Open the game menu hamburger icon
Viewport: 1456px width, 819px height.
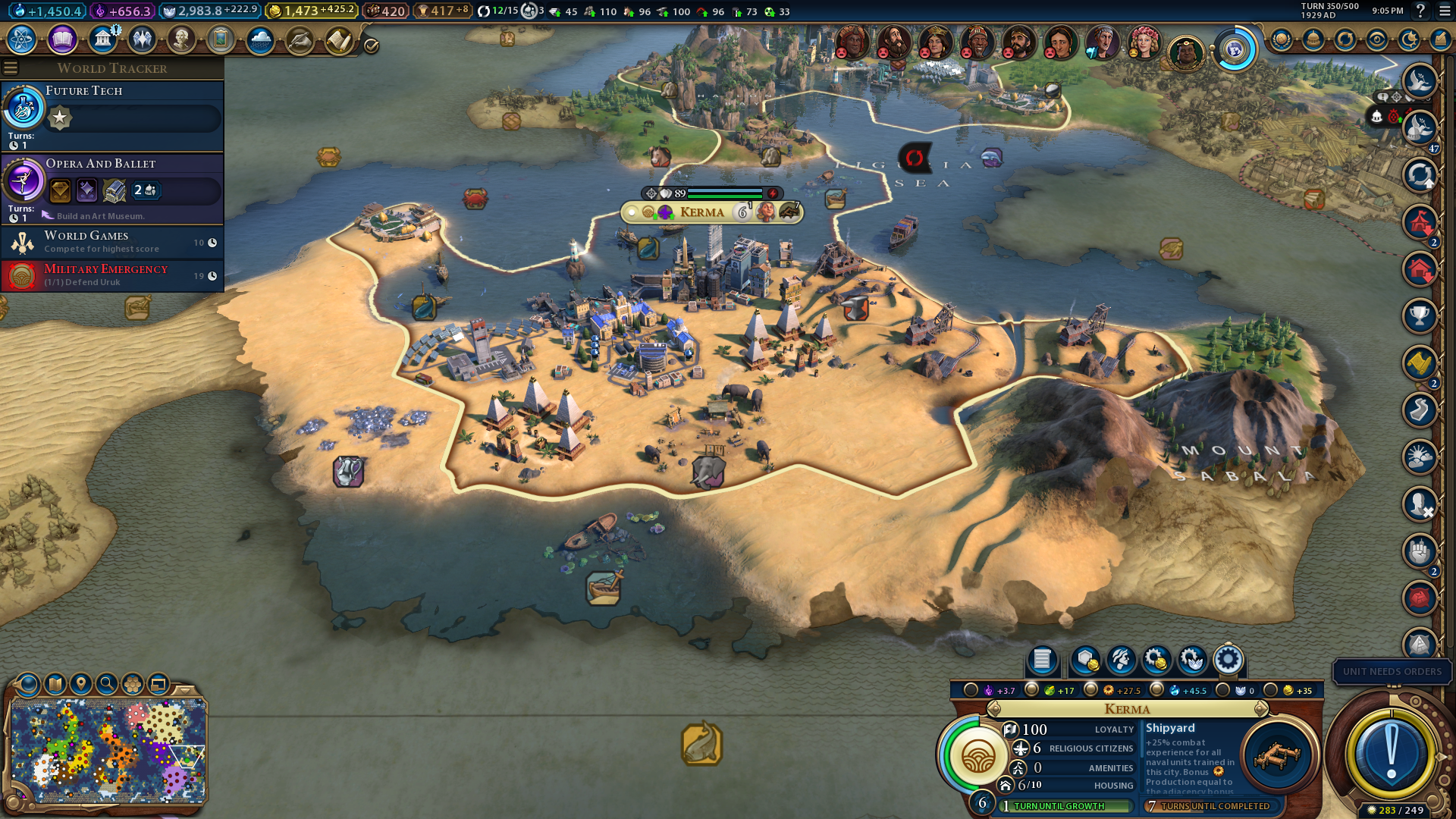point(1445,11)
